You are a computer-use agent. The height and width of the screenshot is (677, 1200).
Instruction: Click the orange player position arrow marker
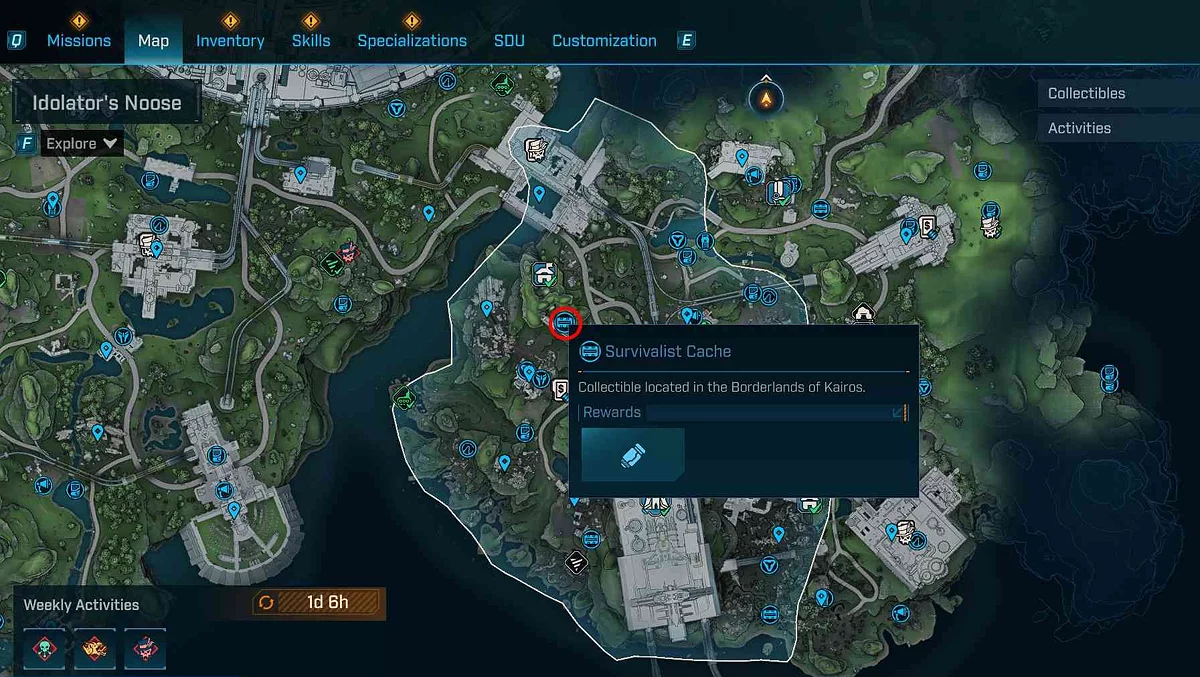[x=766, y=98]
